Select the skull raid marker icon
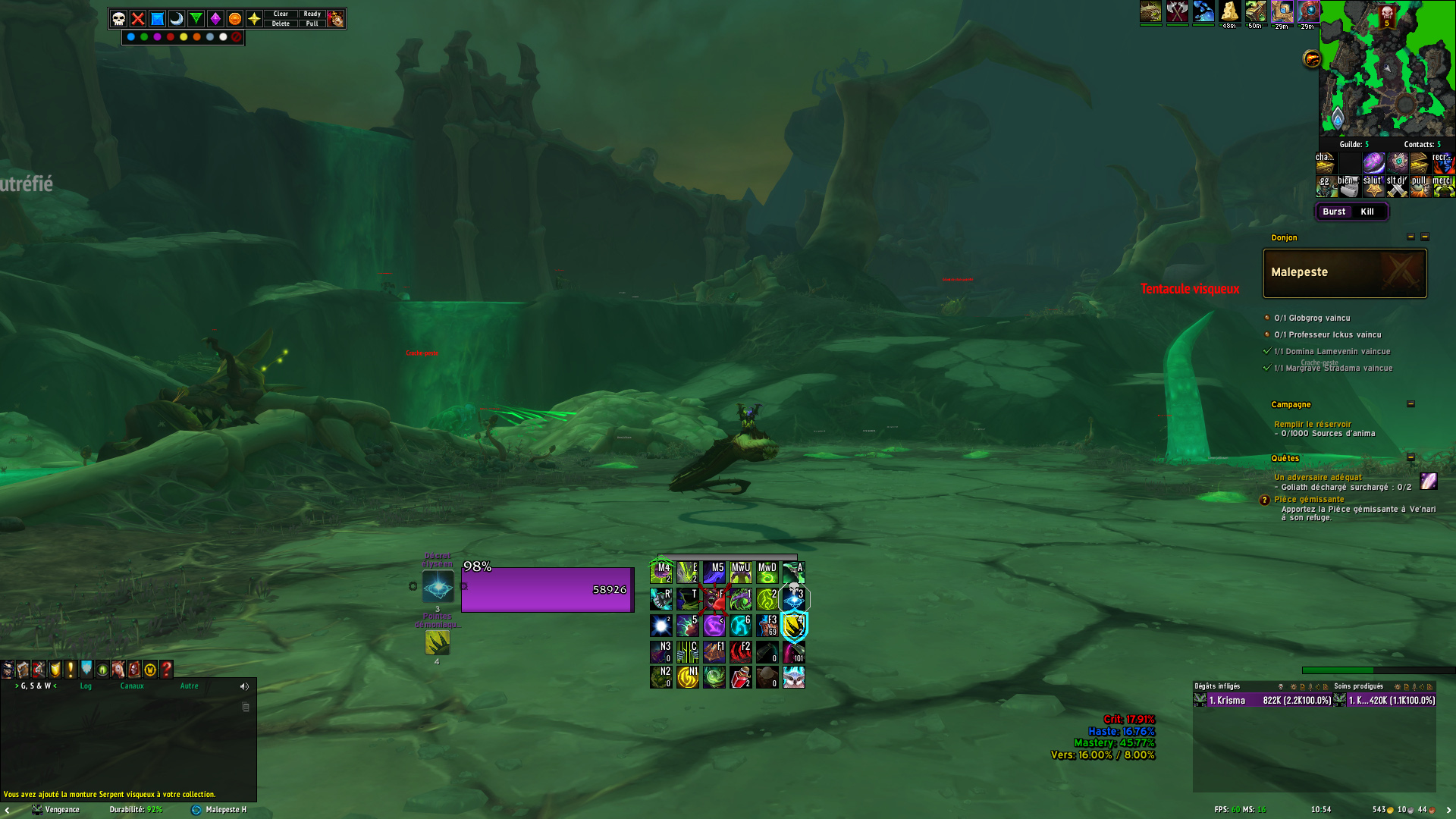1456x819 pixels. [119, 19]
